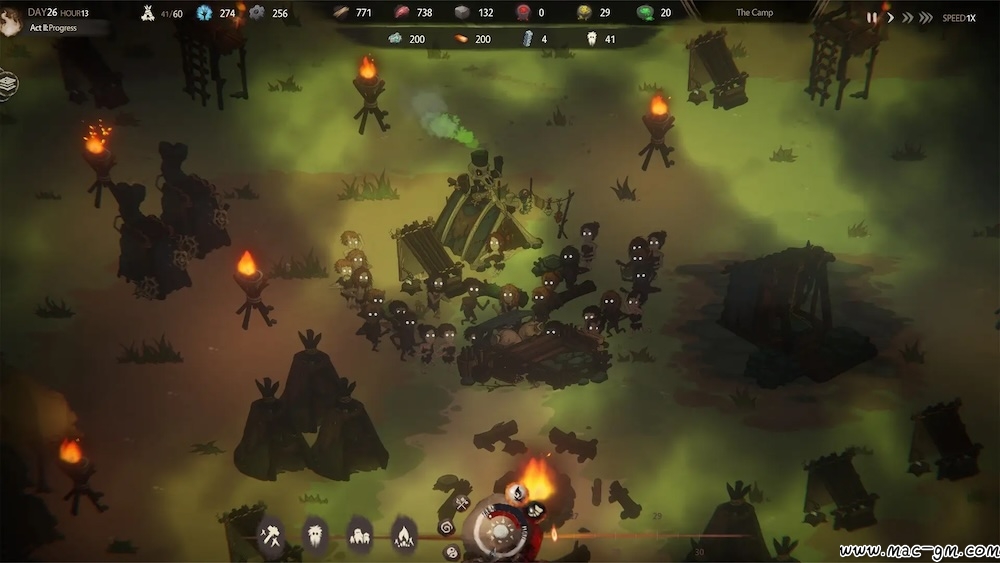1000x563 pixels.
Task: Set game speed to triple-arrow fastest speed
Action: click(926, 17)
